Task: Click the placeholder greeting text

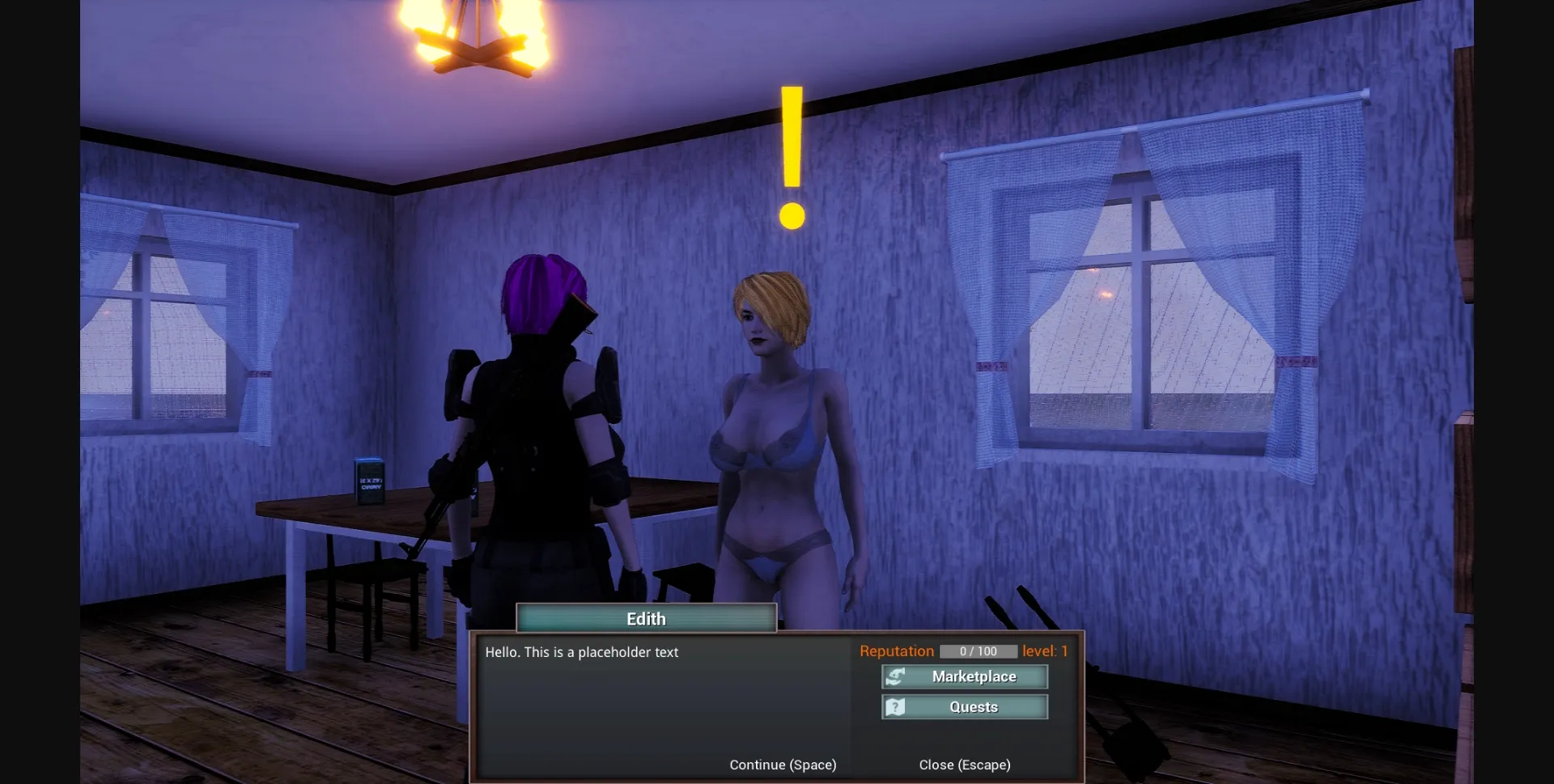Action: click(581, 652)
